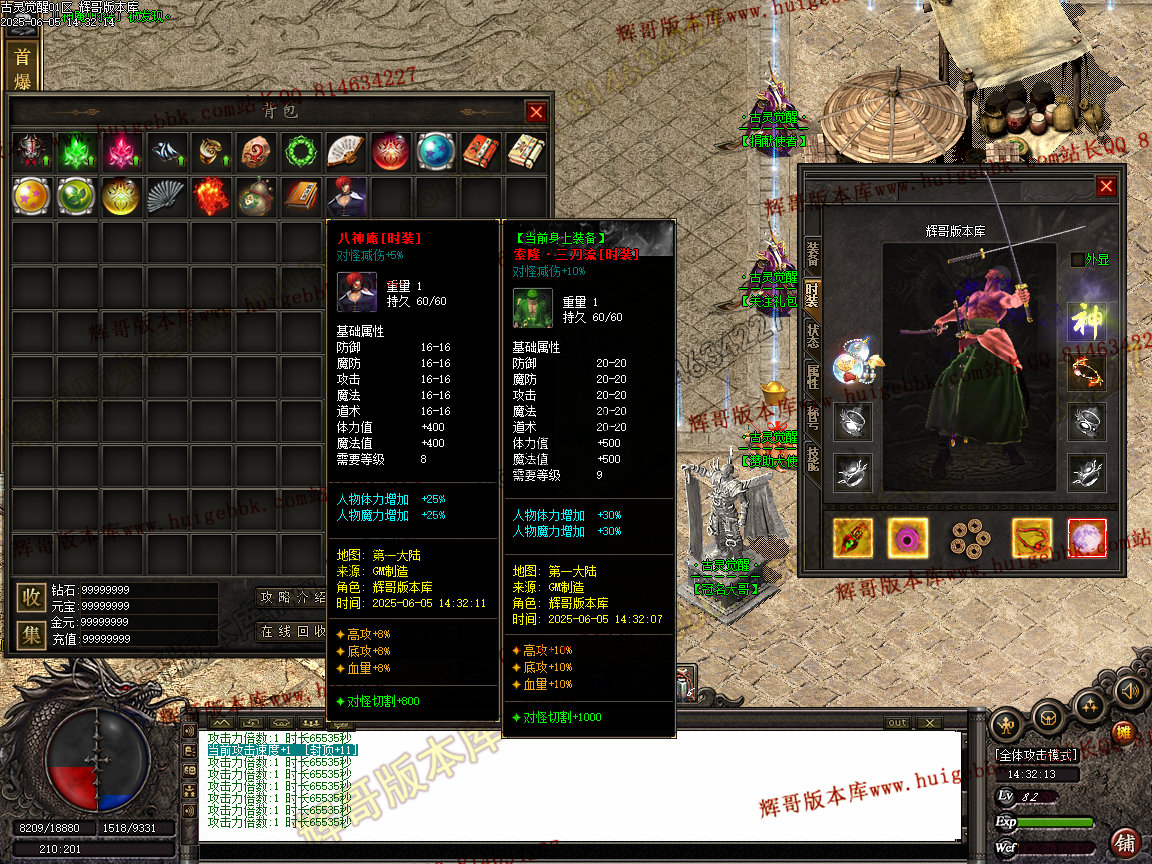Select the white paper fan item

[x=346, y=152]
